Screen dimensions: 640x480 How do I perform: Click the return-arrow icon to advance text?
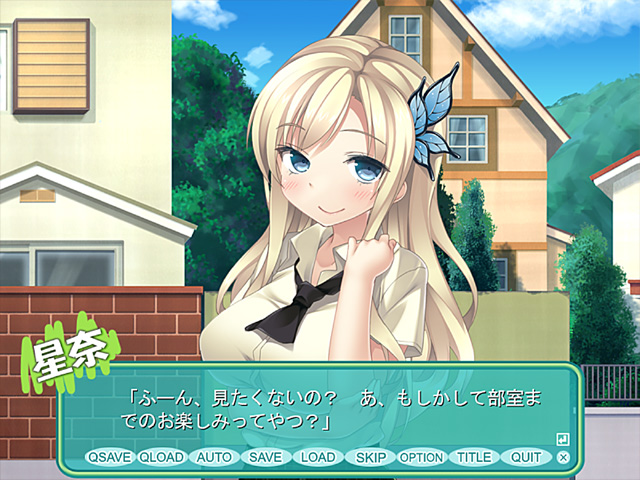point(563,438)
